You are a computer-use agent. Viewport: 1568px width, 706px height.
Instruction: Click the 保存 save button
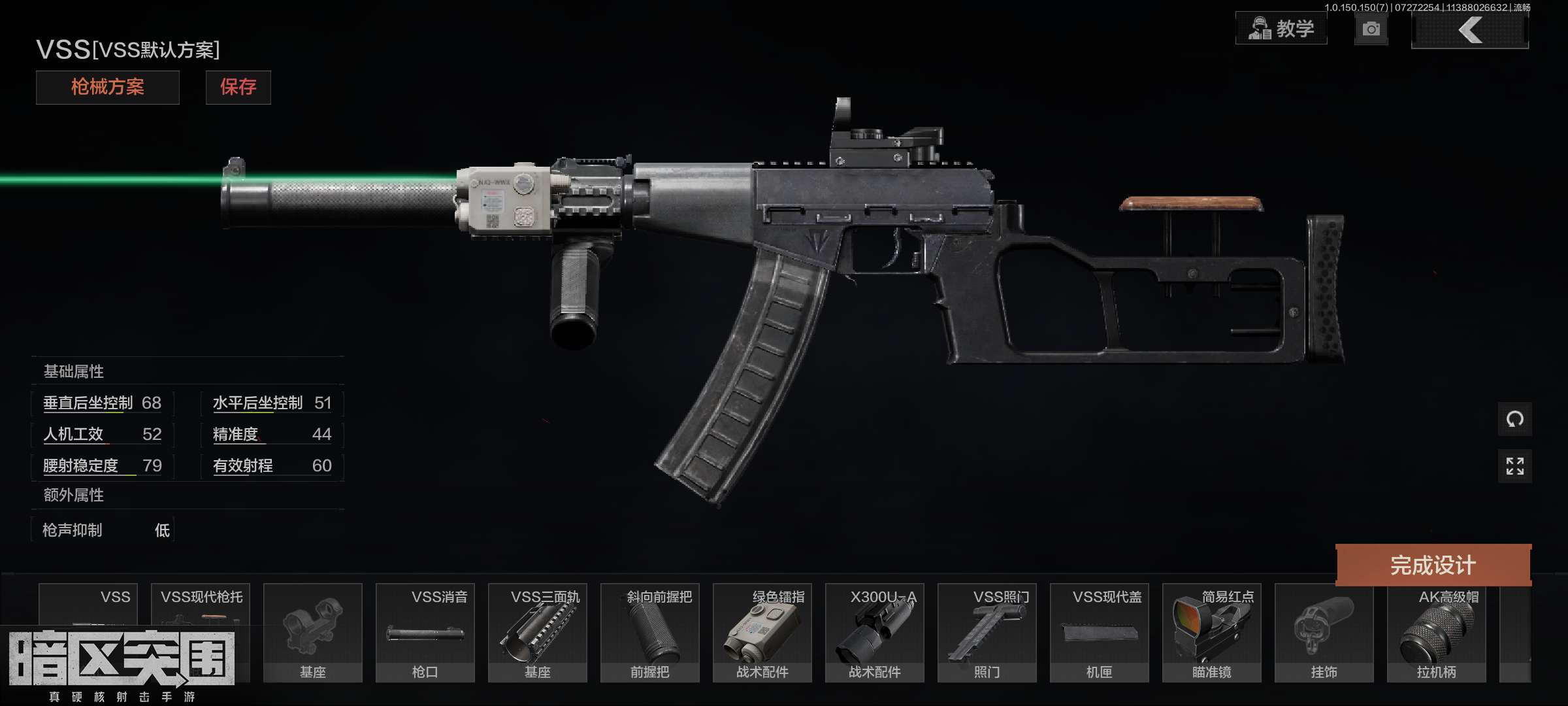pyautogui.click(x=238, y=87)
